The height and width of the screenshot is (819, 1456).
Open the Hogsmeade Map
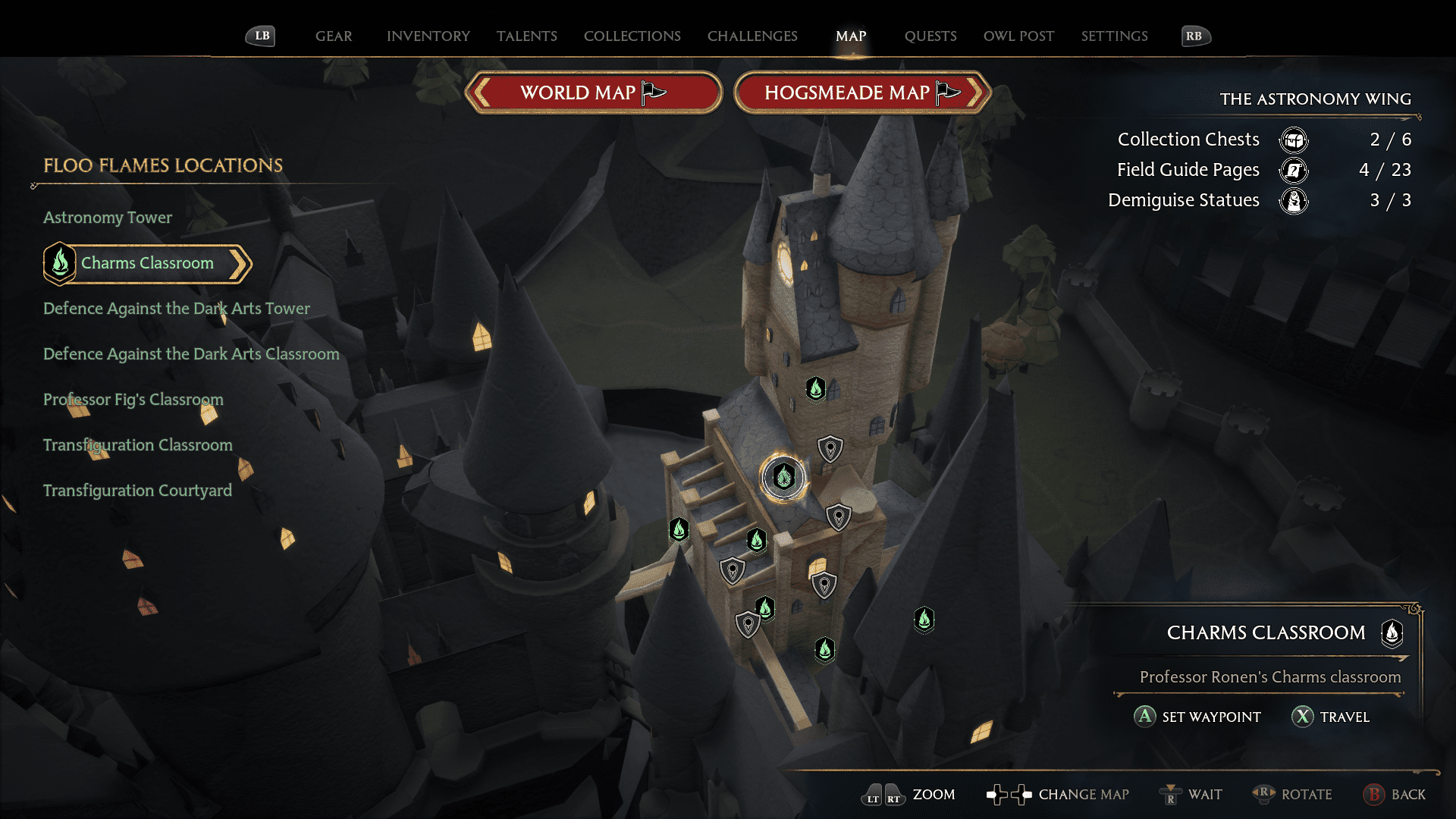click(862, 93)
